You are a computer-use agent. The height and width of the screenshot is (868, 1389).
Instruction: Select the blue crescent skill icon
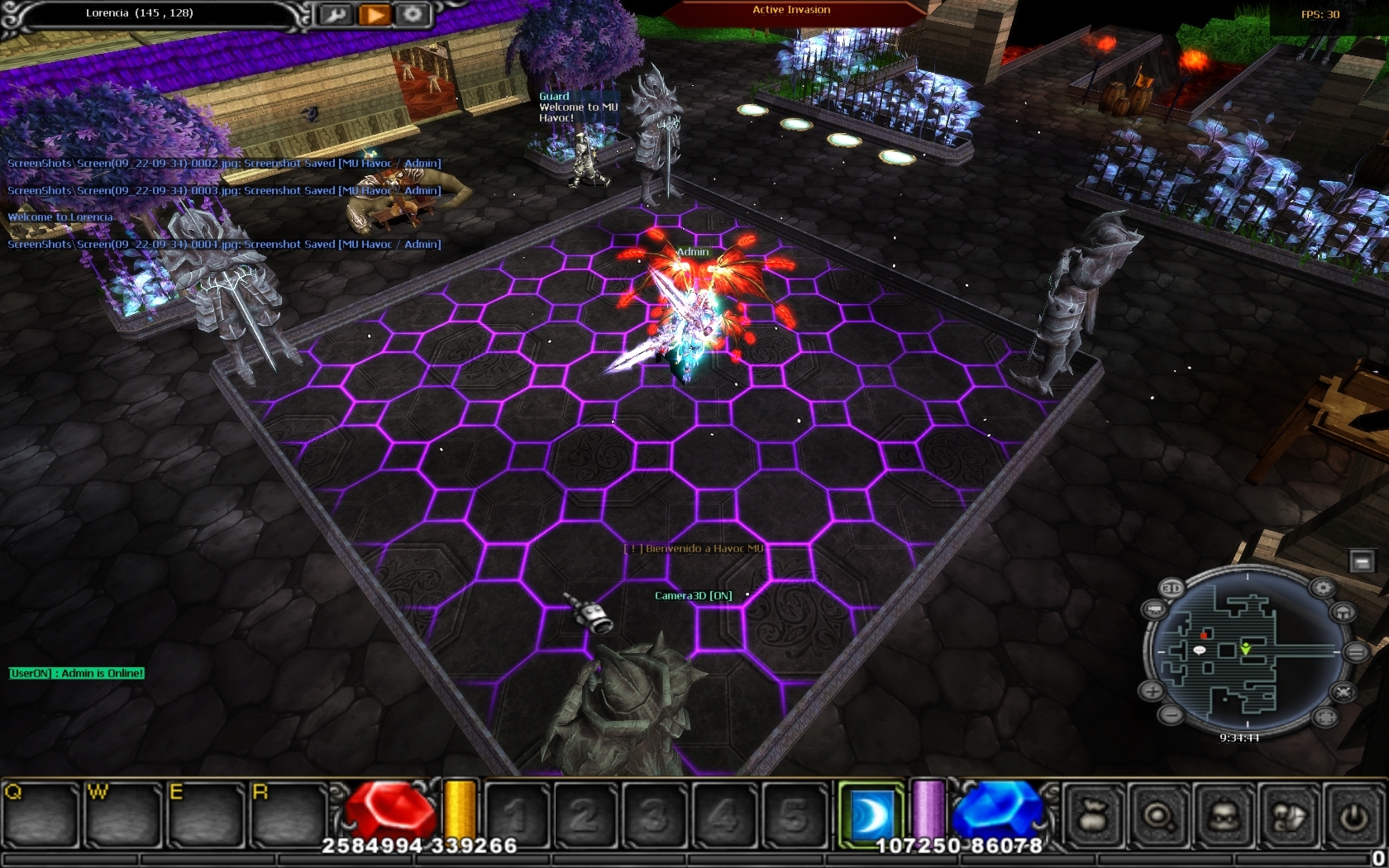tap(871, 814)
